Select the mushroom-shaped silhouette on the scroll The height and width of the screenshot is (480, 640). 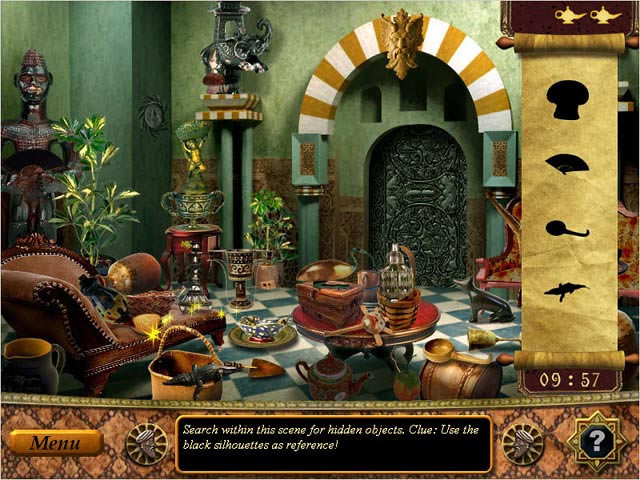pyautogui.click(x=567, y=101)
